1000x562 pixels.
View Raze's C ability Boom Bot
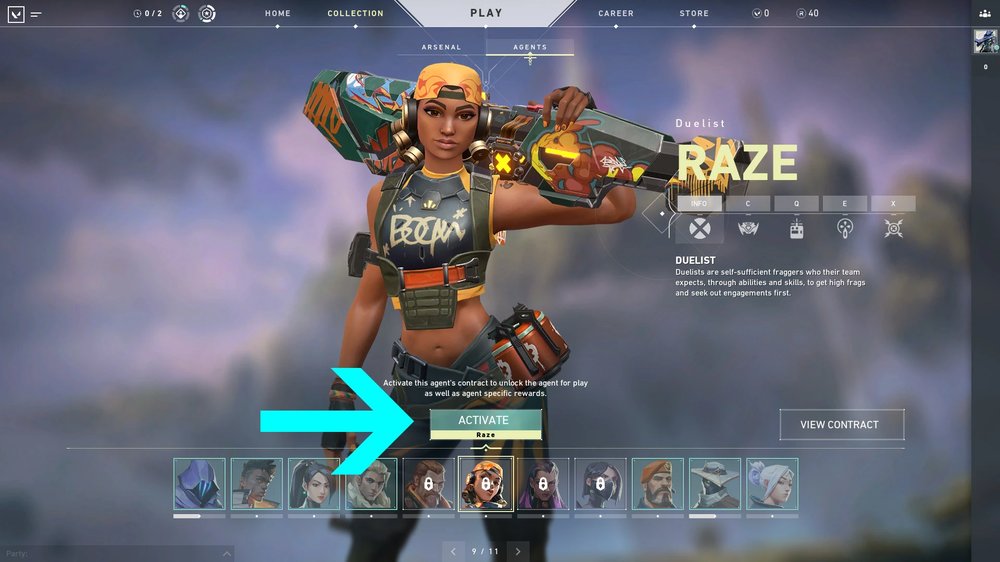tap(747, 204)
